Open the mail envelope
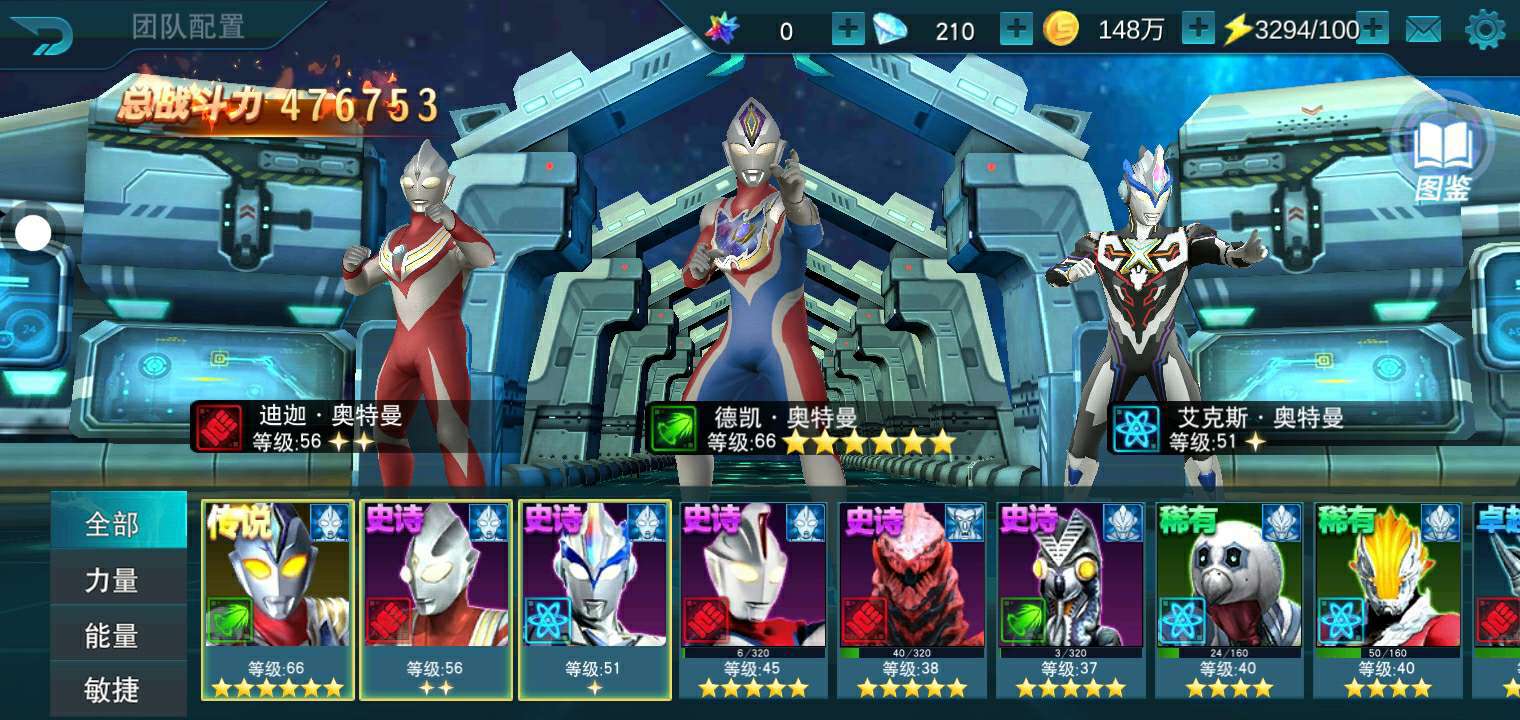The height and width of the screenshot is (720, 1520). 1423,30
